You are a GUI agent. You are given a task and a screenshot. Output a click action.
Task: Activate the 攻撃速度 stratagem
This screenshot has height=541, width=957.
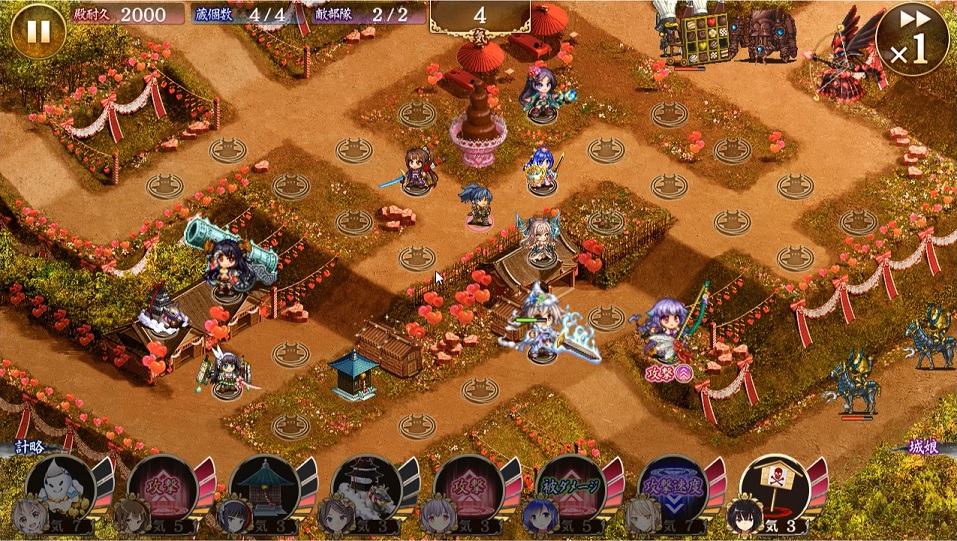tap(672, 486)
